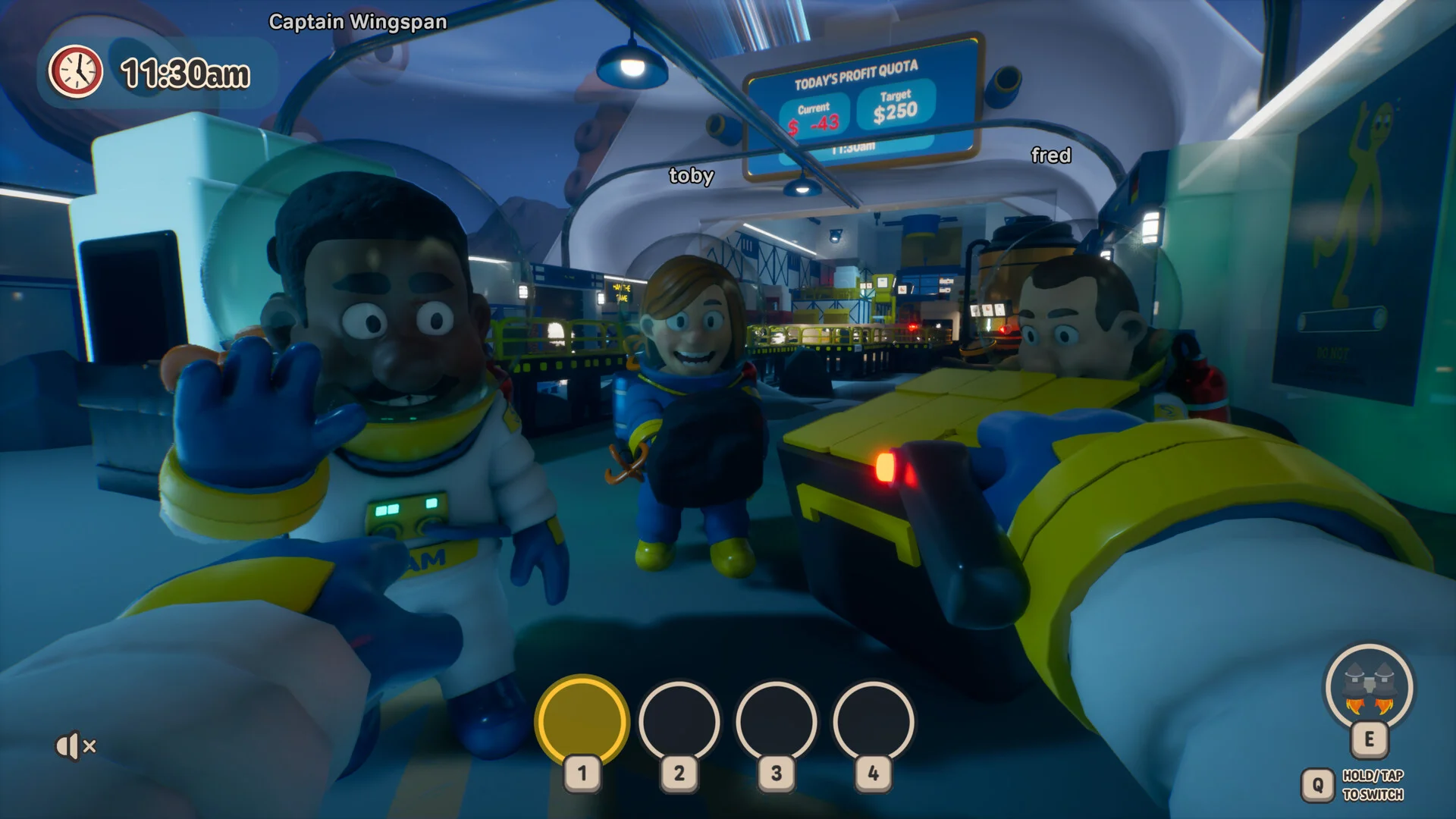
Task: Toggle the muted speaker icon
Action: coord(75,746)
